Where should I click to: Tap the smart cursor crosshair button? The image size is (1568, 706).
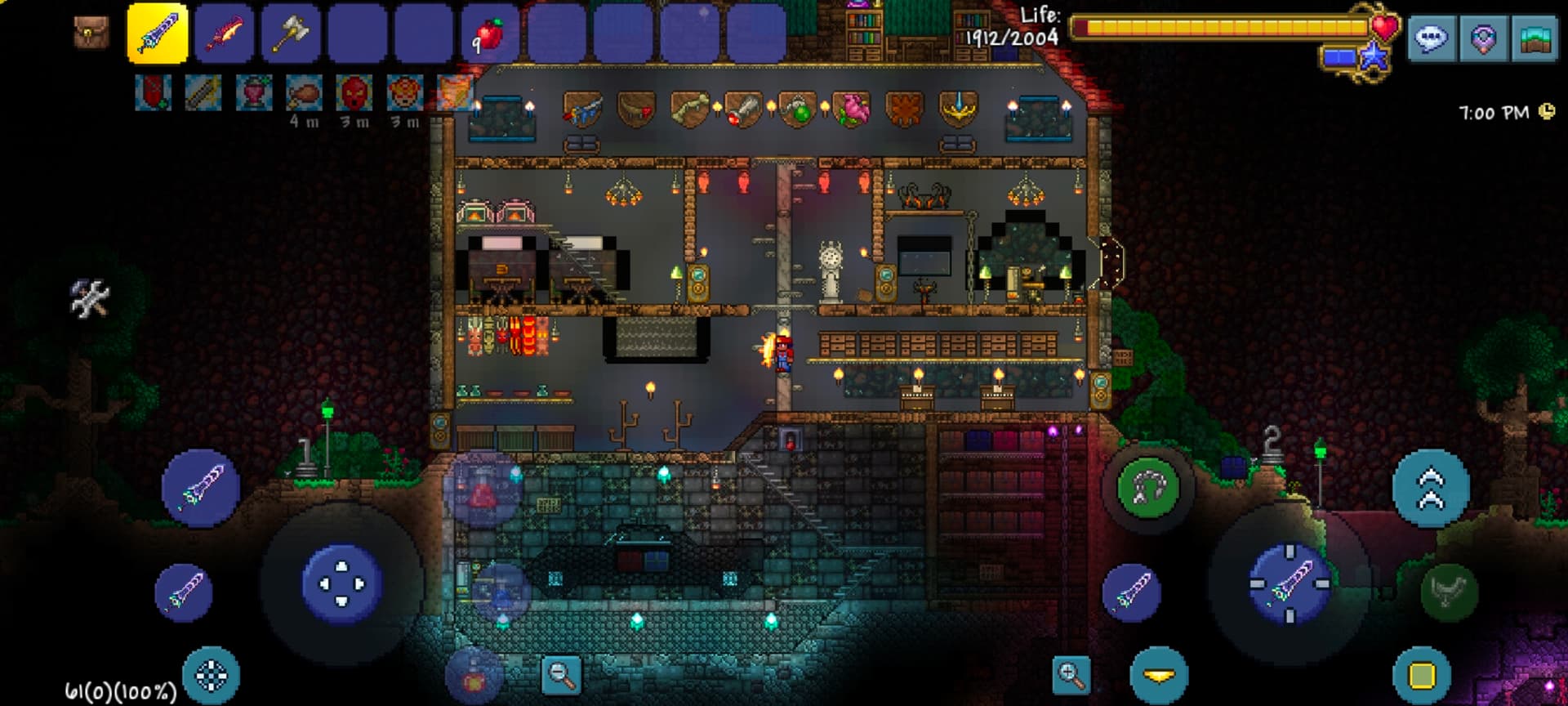pos(212,676)
